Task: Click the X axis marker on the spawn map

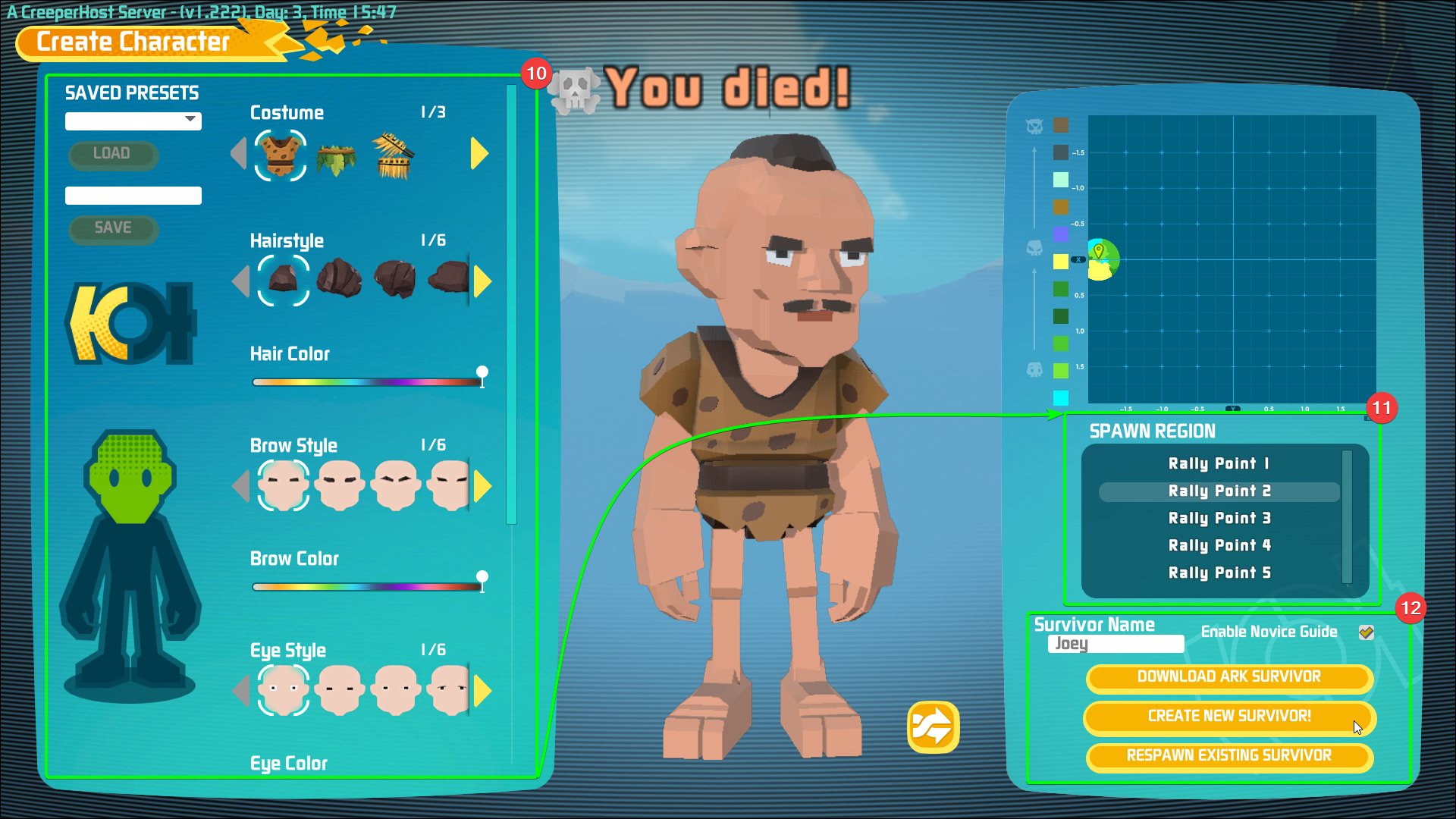Action: [x=1078, y=259]
